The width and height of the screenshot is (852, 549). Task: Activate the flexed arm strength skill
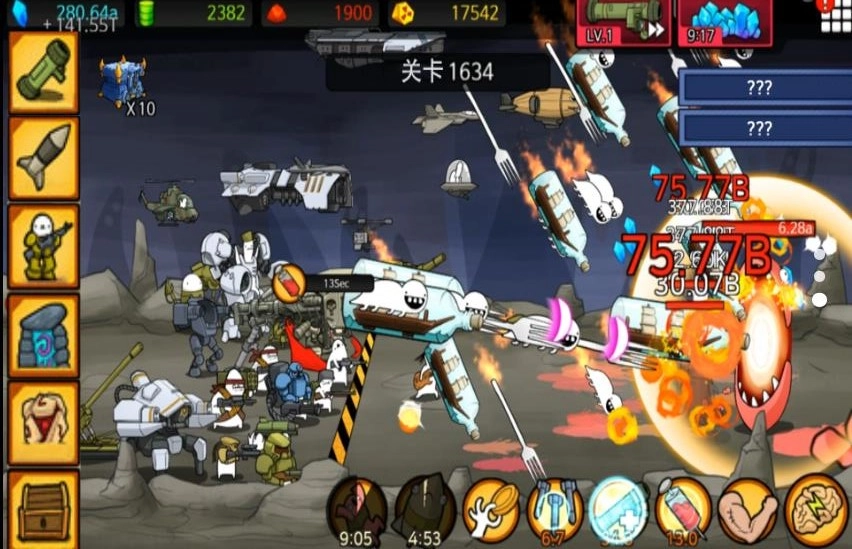pos(747,508)
